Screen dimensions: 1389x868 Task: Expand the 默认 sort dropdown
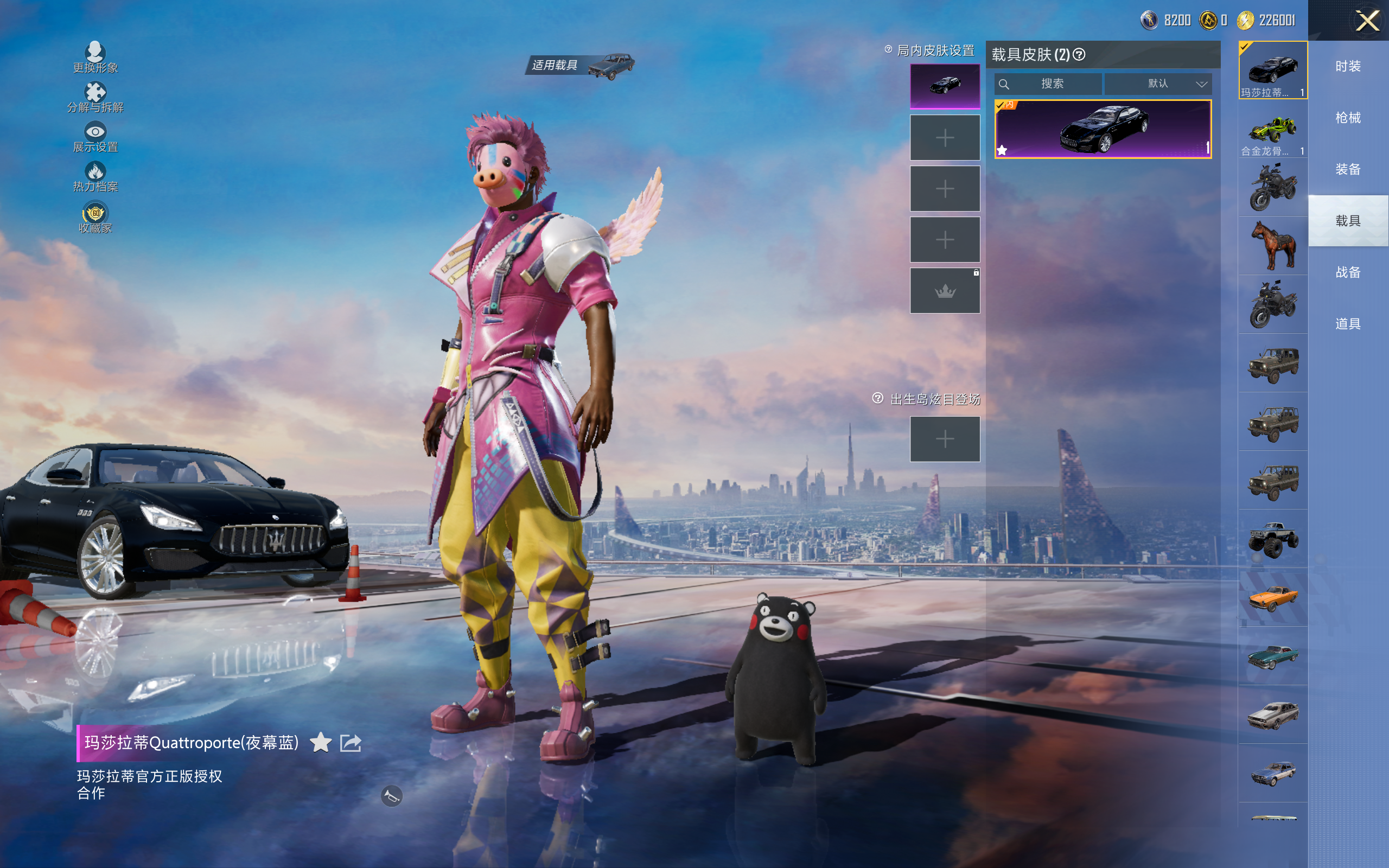1158,84
